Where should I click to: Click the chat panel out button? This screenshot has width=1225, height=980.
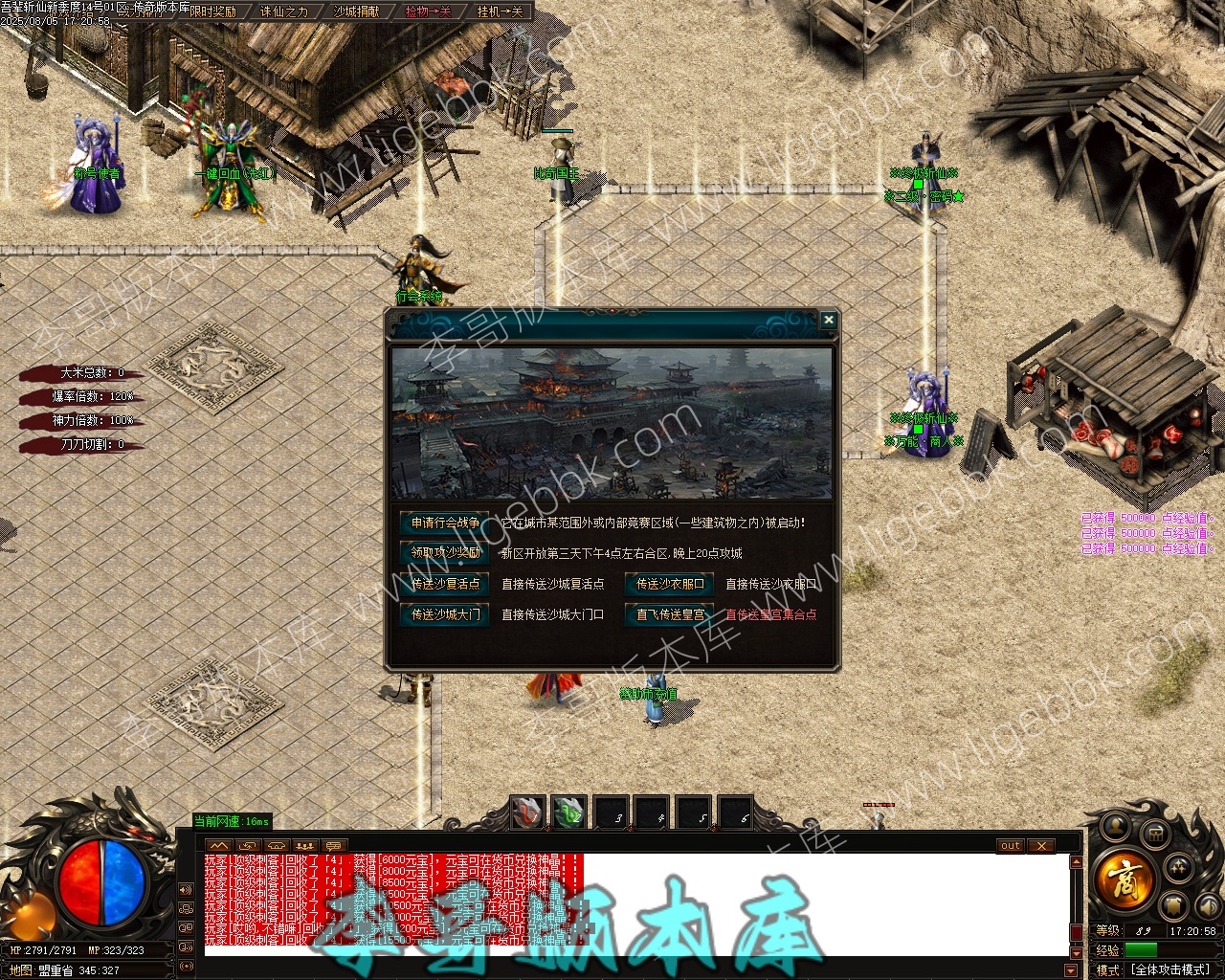(1011, 846)
